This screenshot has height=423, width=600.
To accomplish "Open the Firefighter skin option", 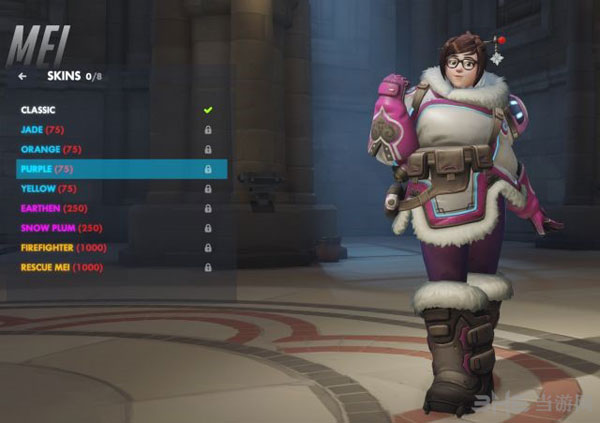I will pos(63,247).
